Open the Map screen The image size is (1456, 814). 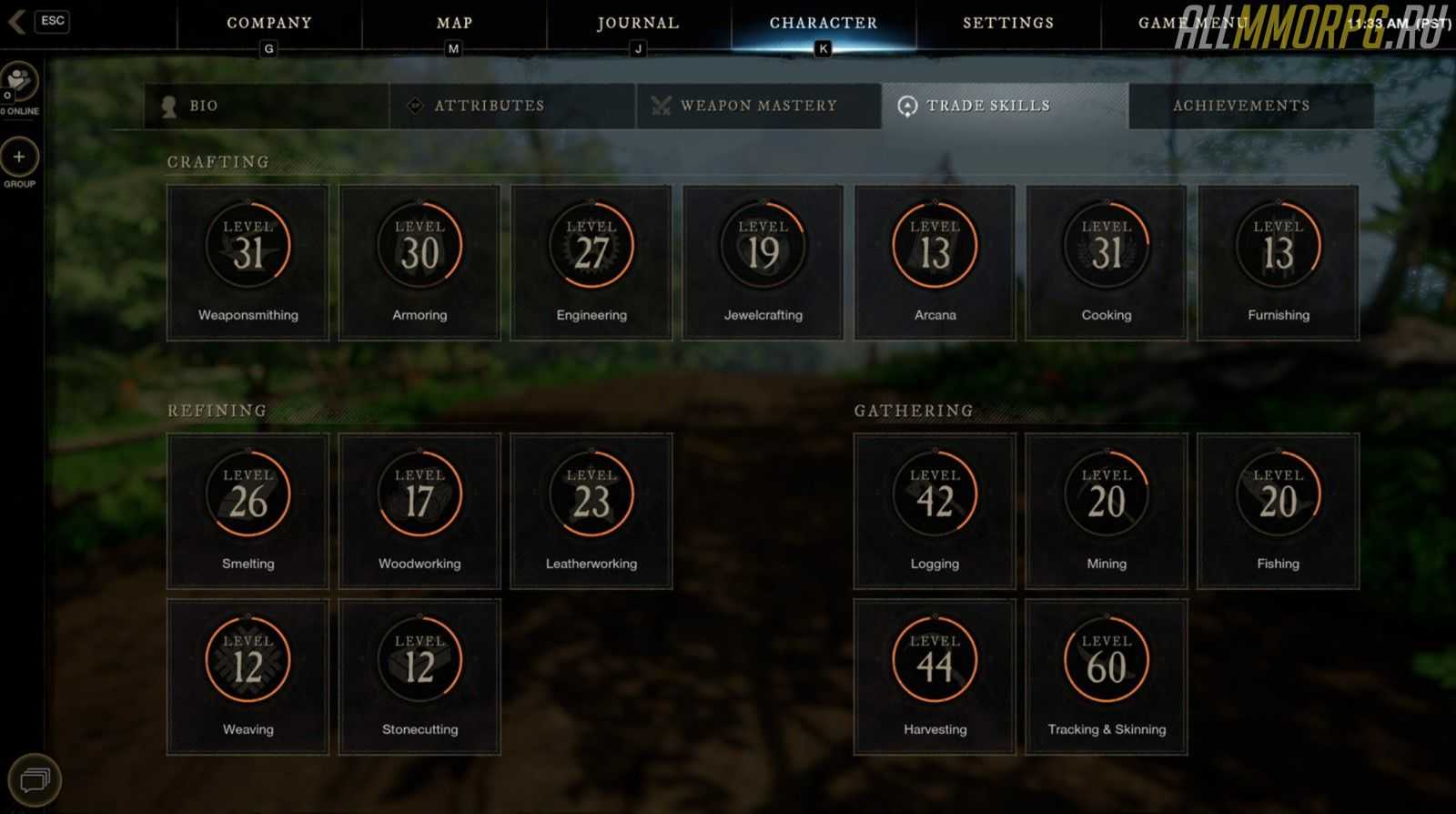[454, 24]
